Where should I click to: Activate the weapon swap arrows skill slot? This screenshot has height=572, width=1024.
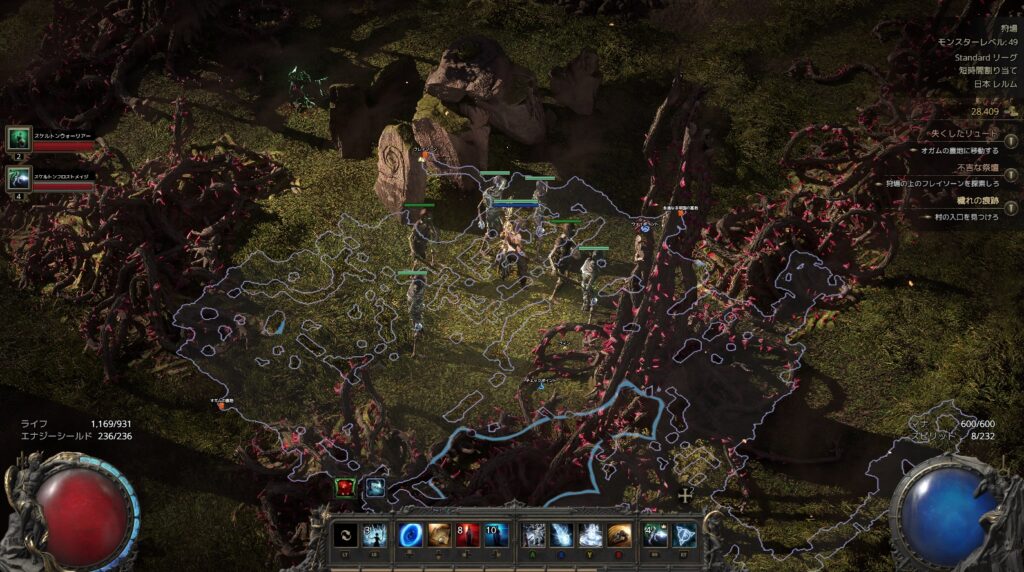click(346, 535)
